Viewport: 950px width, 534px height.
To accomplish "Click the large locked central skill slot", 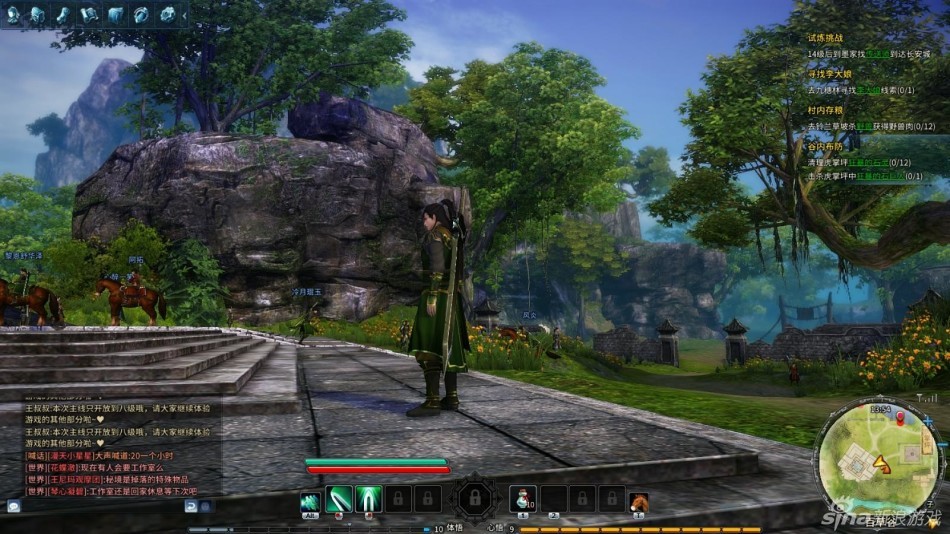I will click(x=474, y=497).
